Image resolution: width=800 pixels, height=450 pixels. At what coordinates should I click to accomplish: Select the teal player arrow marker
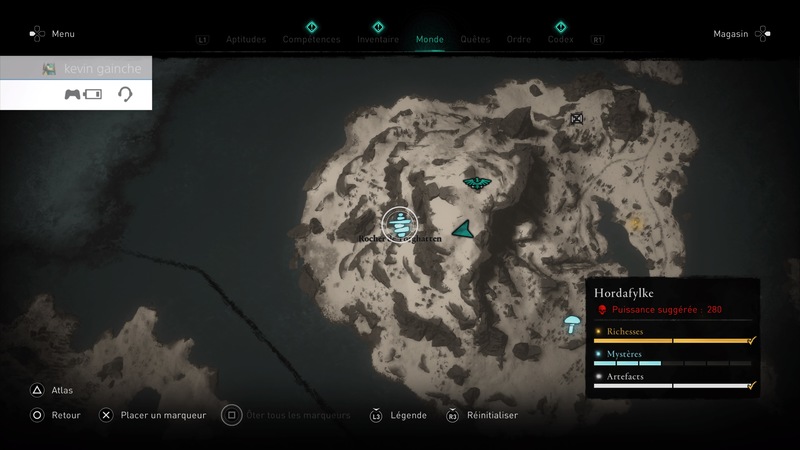463,229
